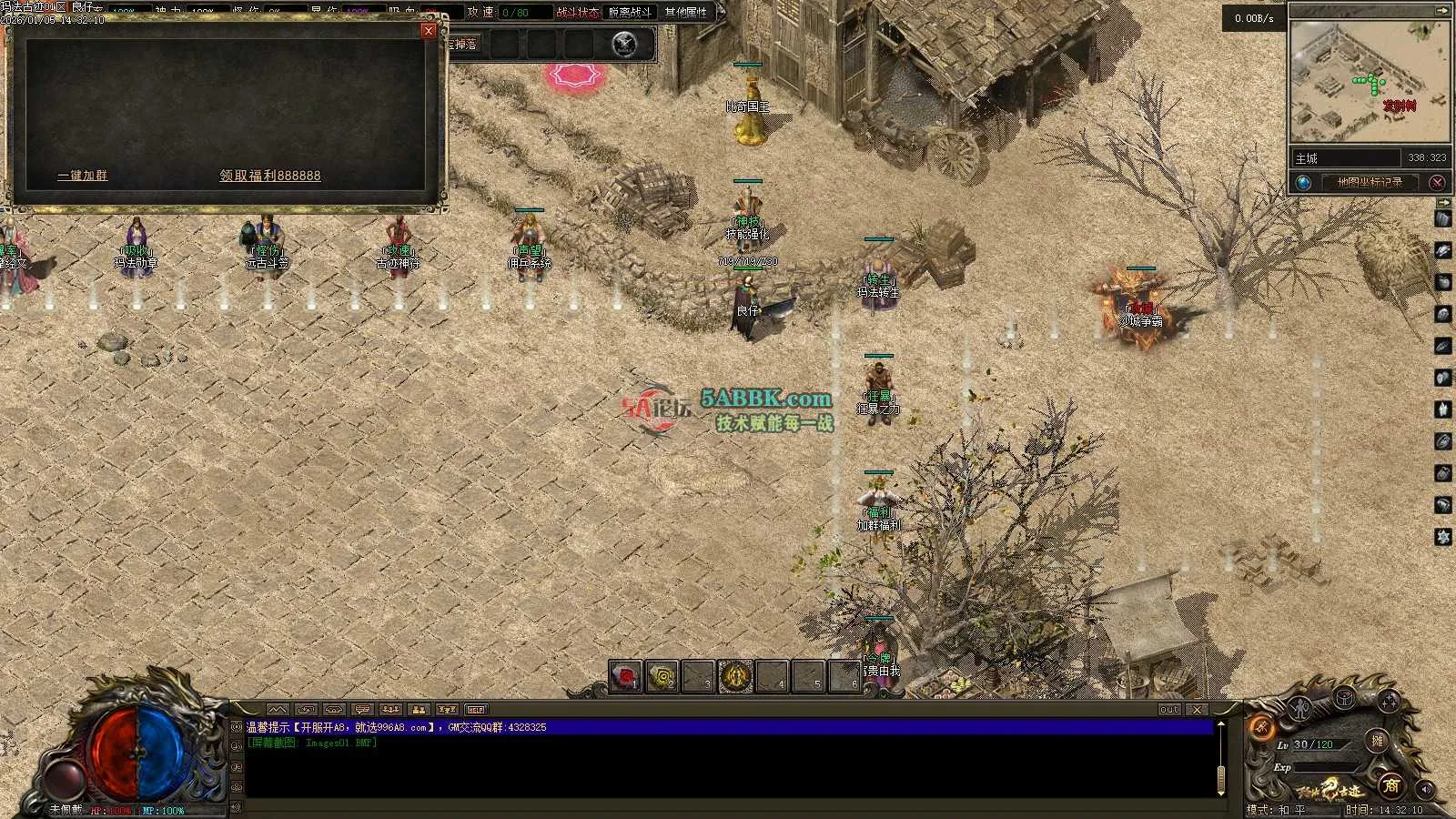Open the bag icon on the dragon frame

point(1344,698)
